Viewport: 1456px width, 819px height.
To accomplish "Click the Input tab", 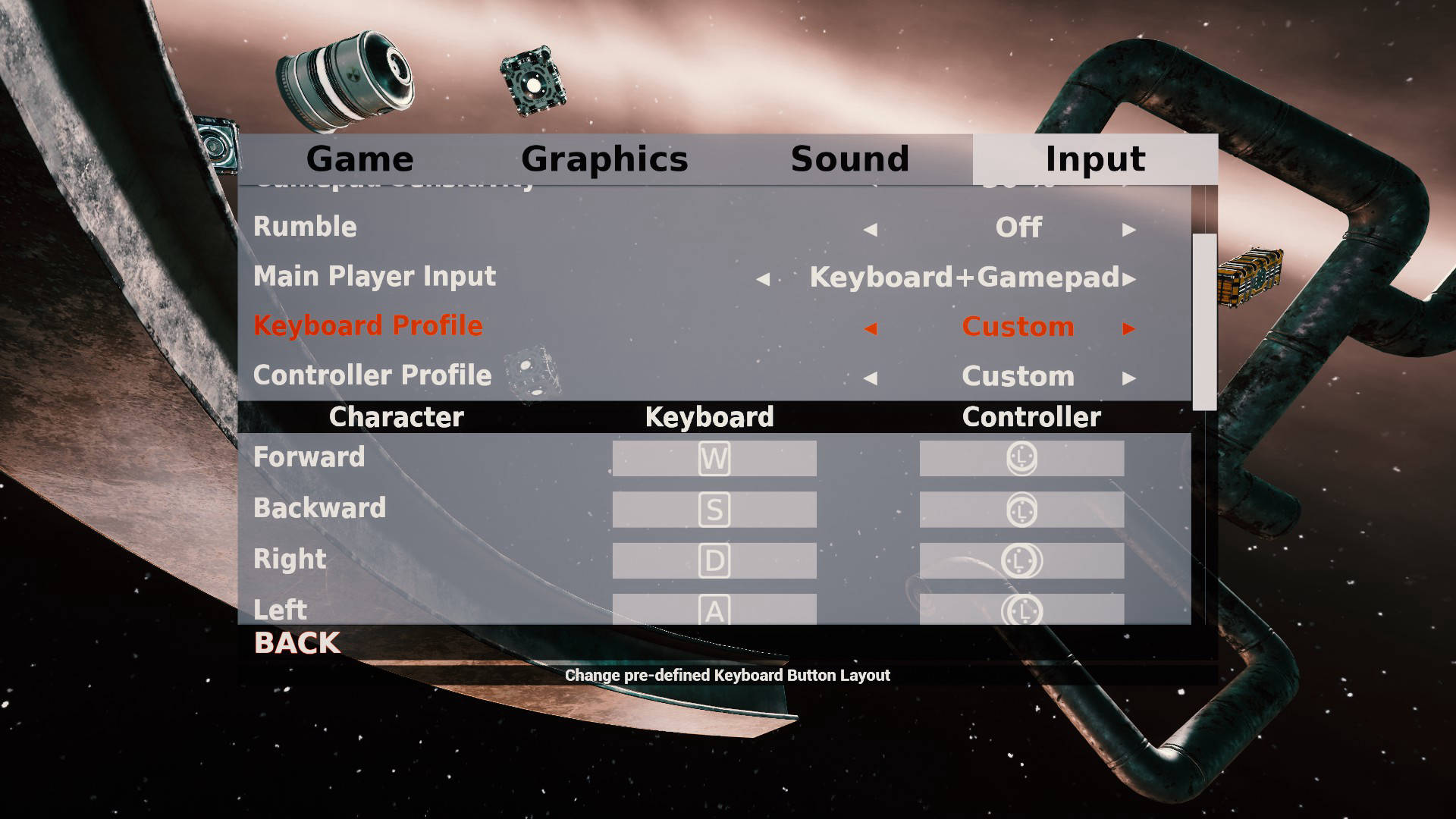I will point(1095,159).
